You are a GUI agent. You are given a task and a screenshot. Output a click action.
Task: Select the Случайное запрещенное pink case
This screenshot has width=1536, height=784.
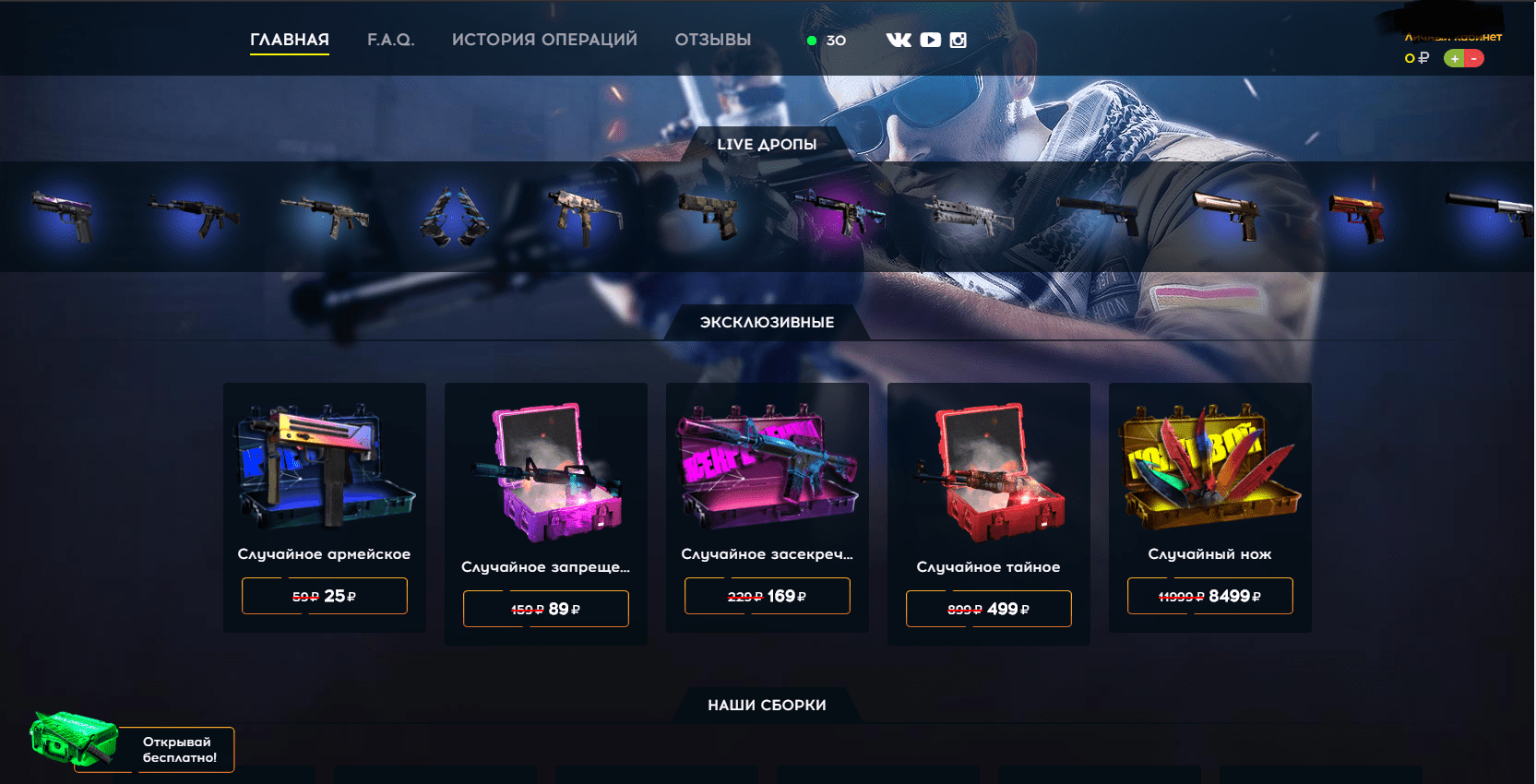(545, 470)
